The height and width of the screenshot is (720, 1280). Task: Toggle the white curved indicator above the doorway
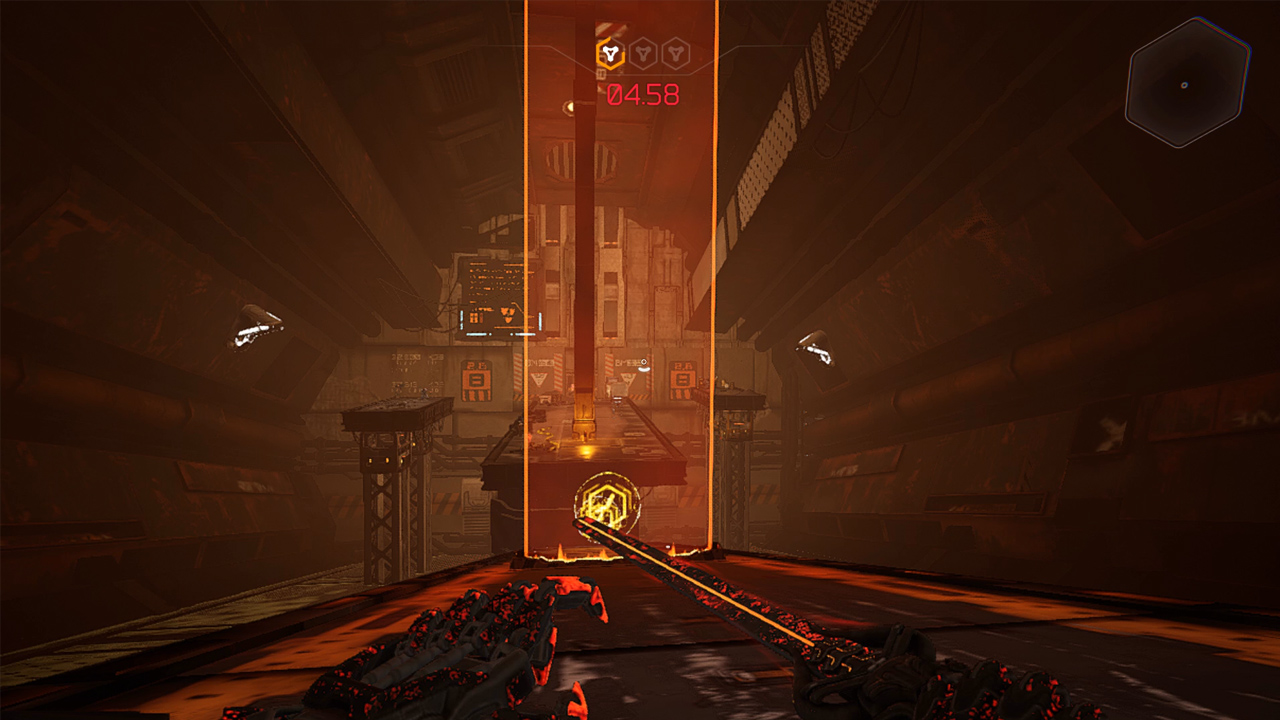[644, 367]
